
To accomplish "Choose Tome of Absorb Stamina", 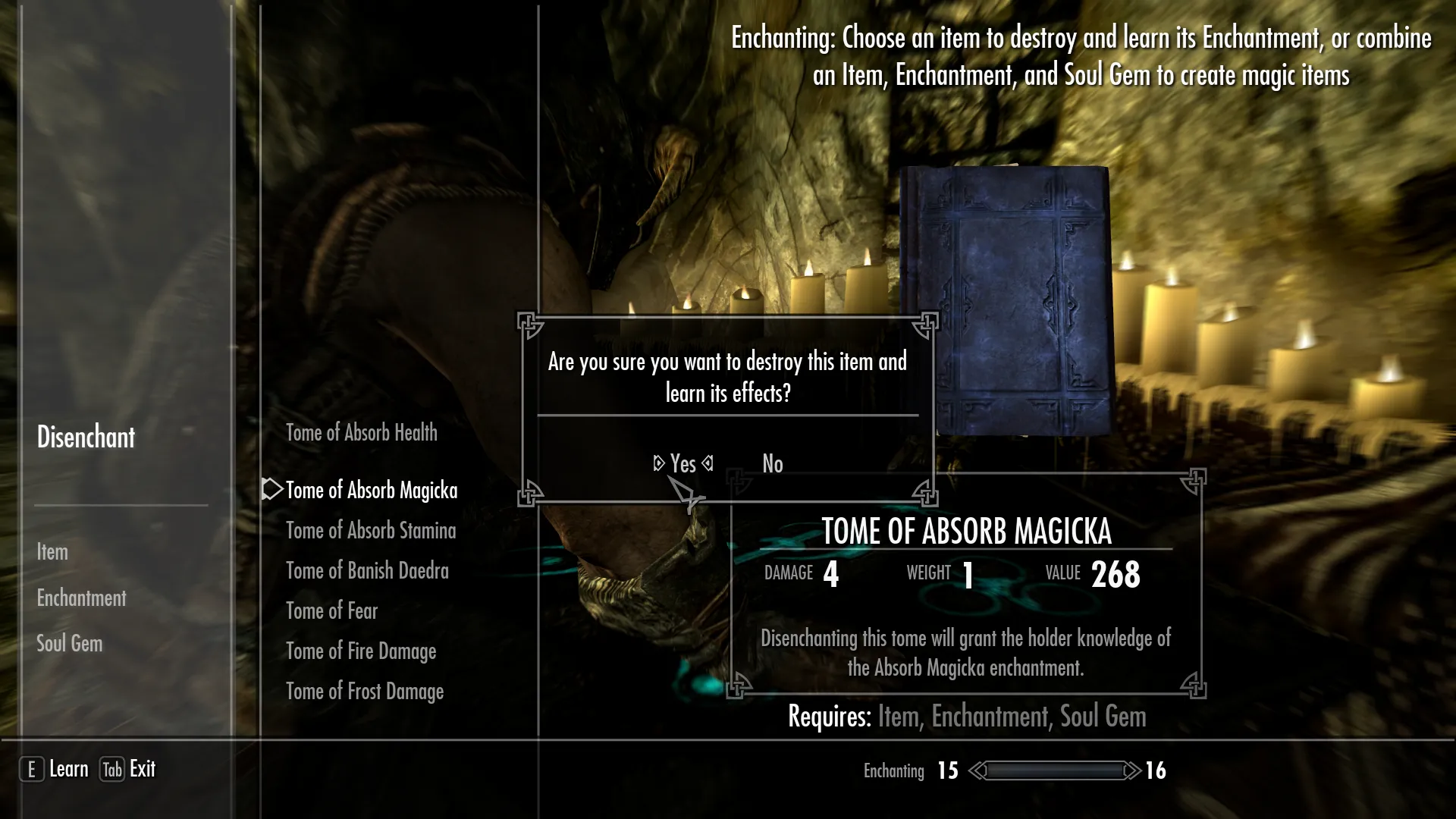I will point(370,531).
